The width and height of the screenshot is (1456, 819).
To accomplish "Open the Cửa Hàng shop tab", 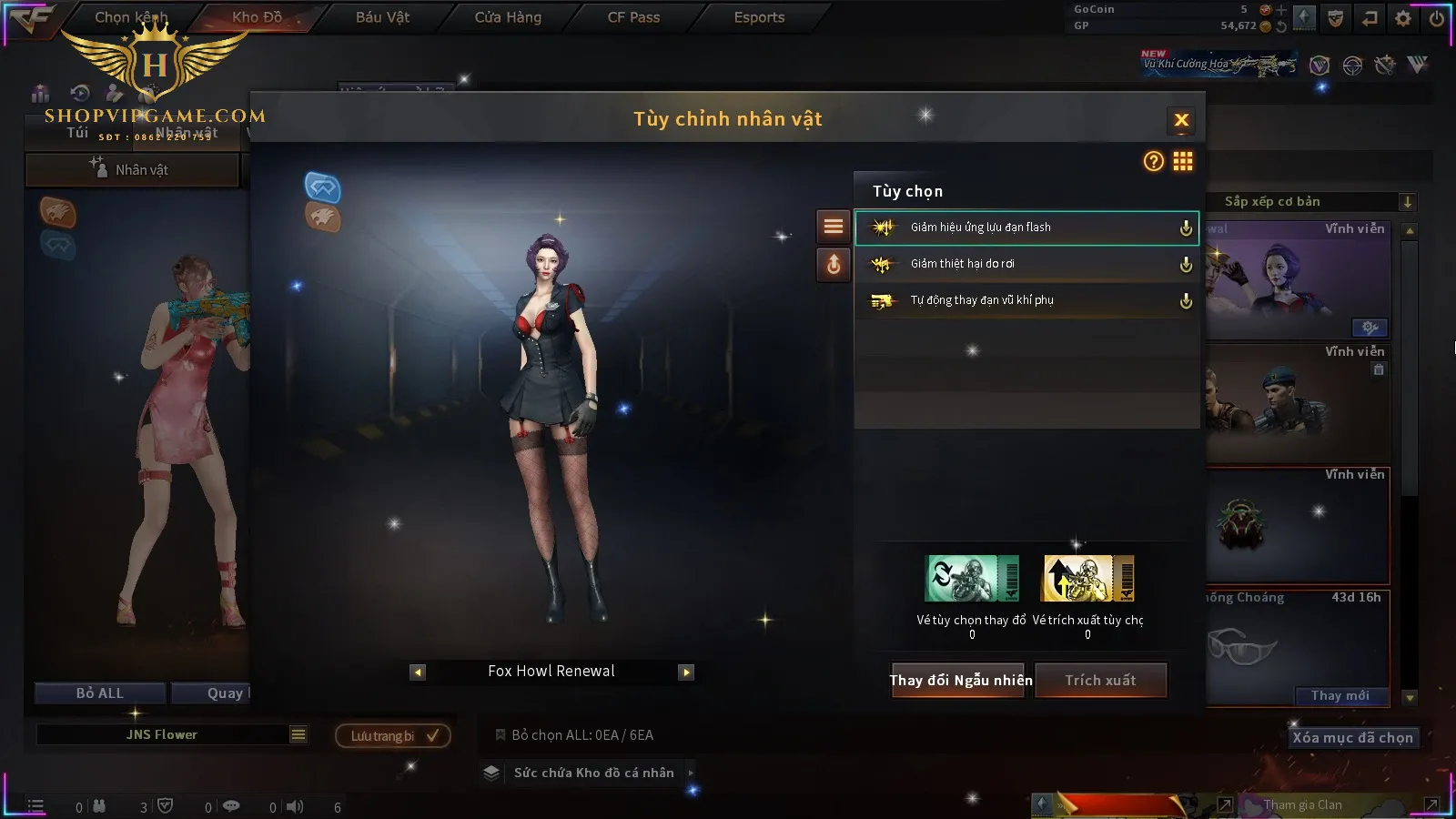I will [x=508, y=17].
